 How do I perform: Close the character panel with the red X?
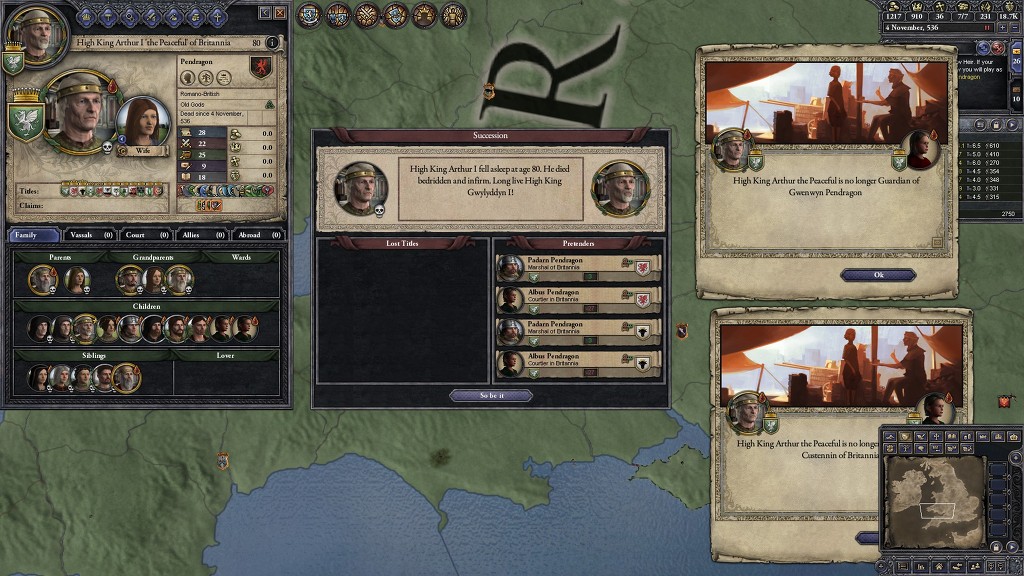[x=279, y=13]
